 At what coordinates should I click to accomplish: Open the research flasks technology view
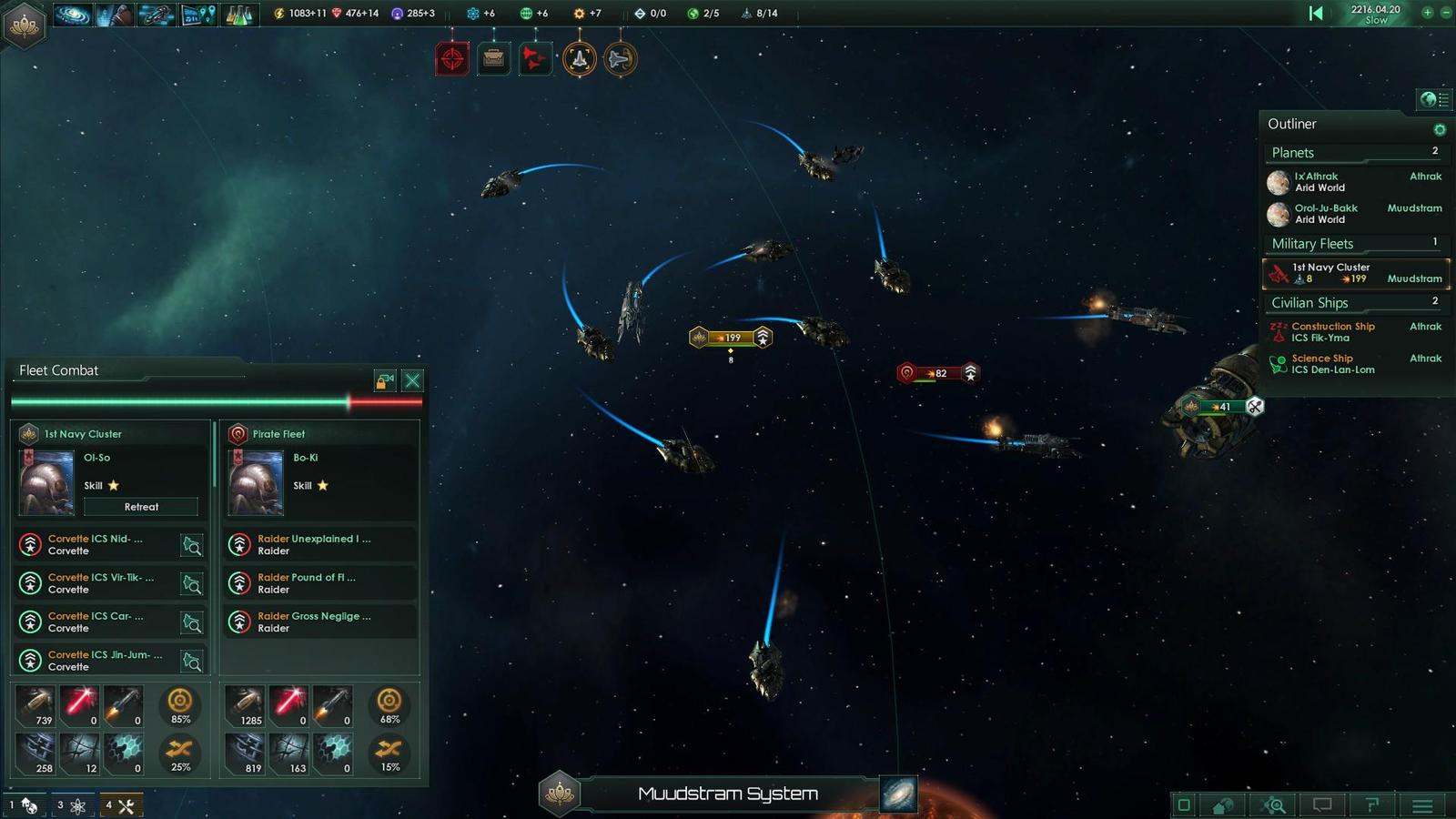pos(238,14)
